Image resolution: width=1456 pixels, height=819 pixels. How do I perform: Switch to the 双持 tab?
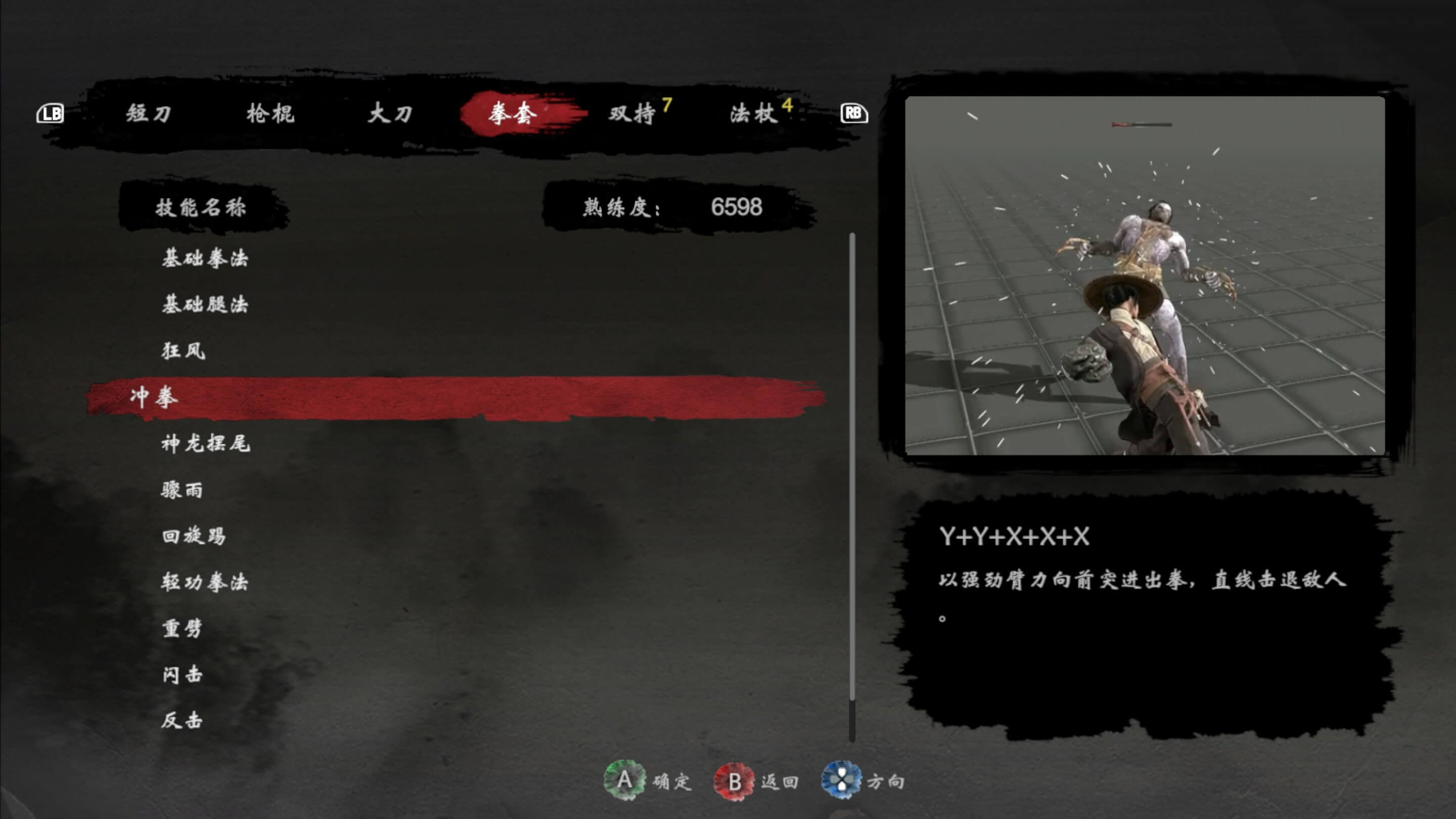(x=632, y=114)
